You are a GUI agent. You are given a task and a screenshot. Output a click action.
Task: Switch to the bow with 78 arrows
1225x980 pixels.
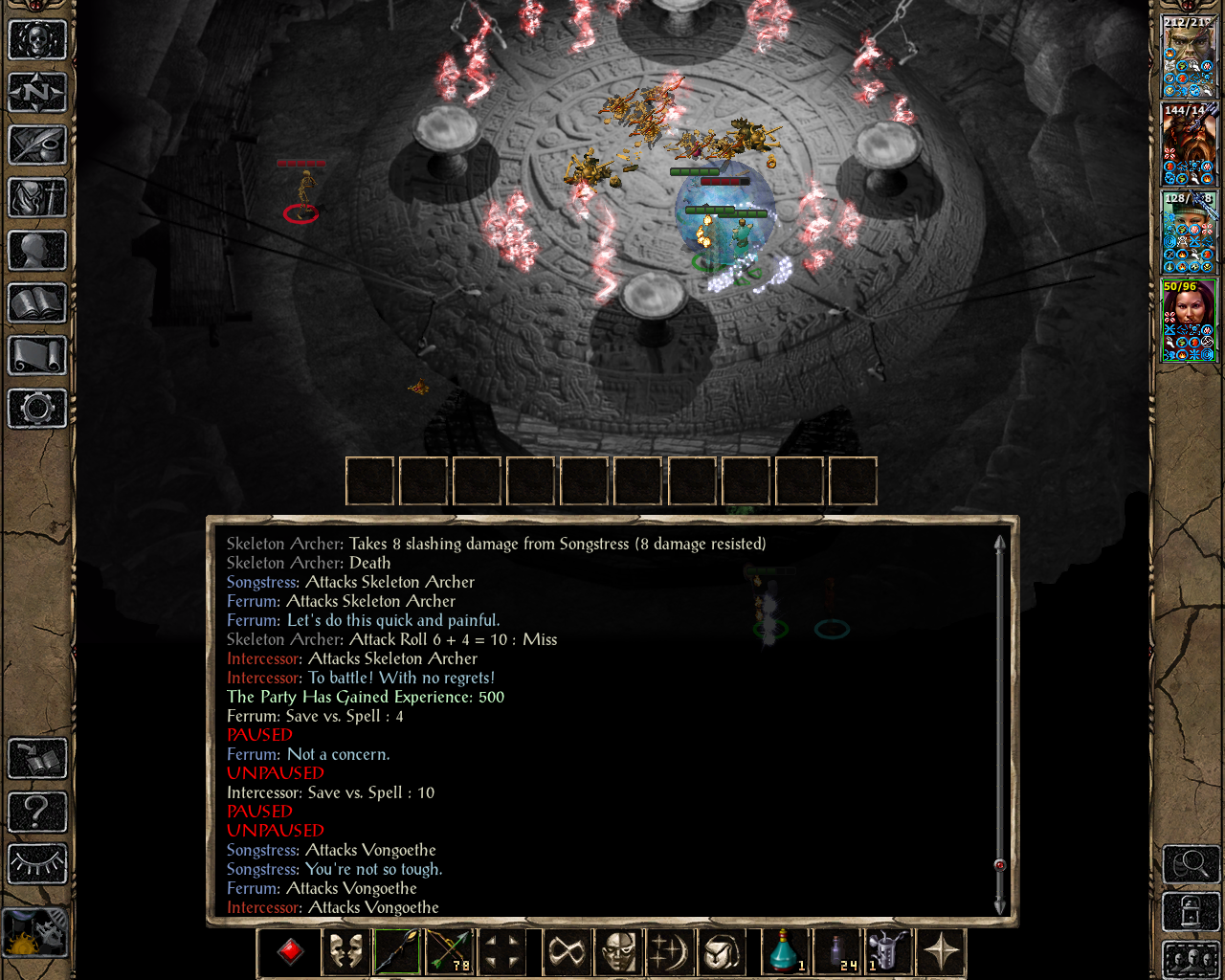(x=449, y=952)
